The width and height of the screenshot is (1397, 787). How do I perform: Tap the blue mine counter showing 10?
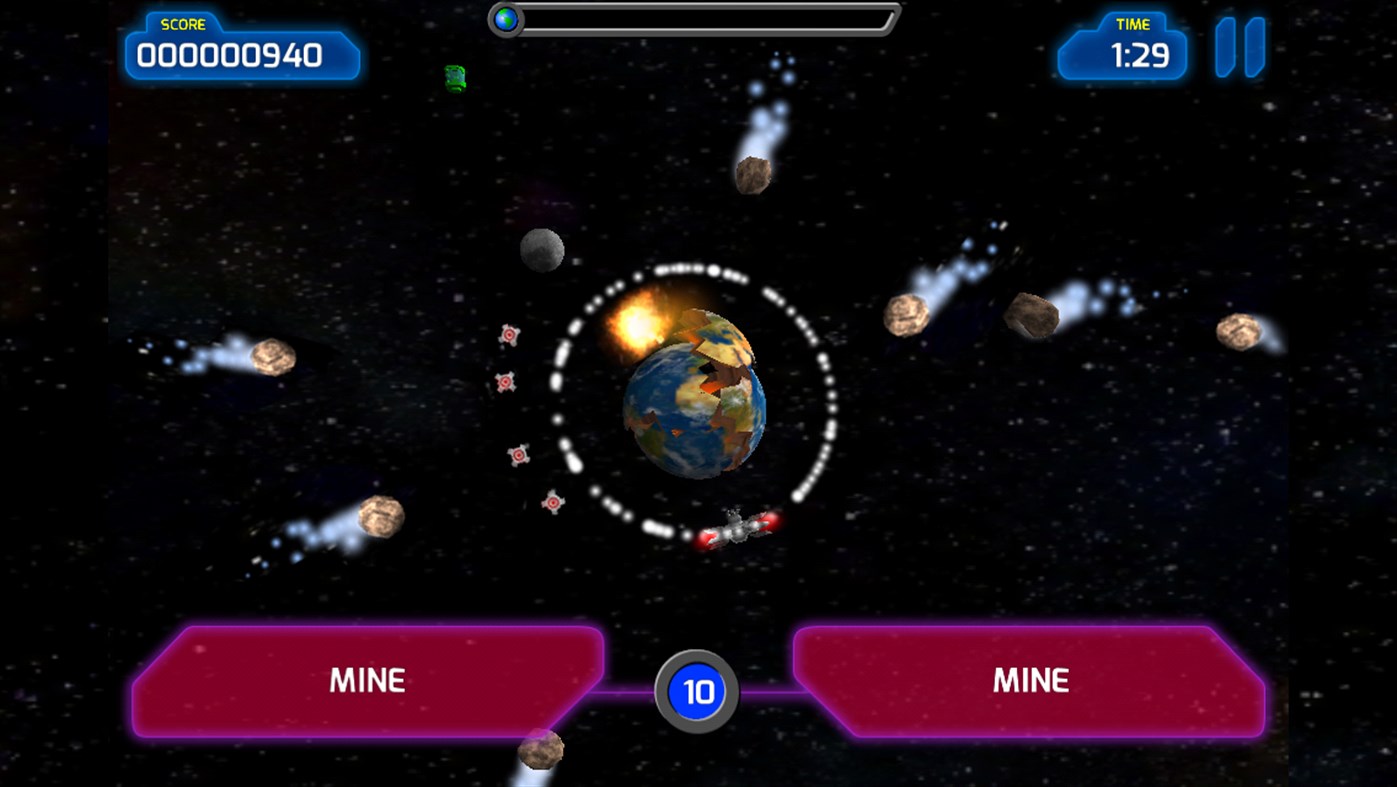(x=697, y=689)
